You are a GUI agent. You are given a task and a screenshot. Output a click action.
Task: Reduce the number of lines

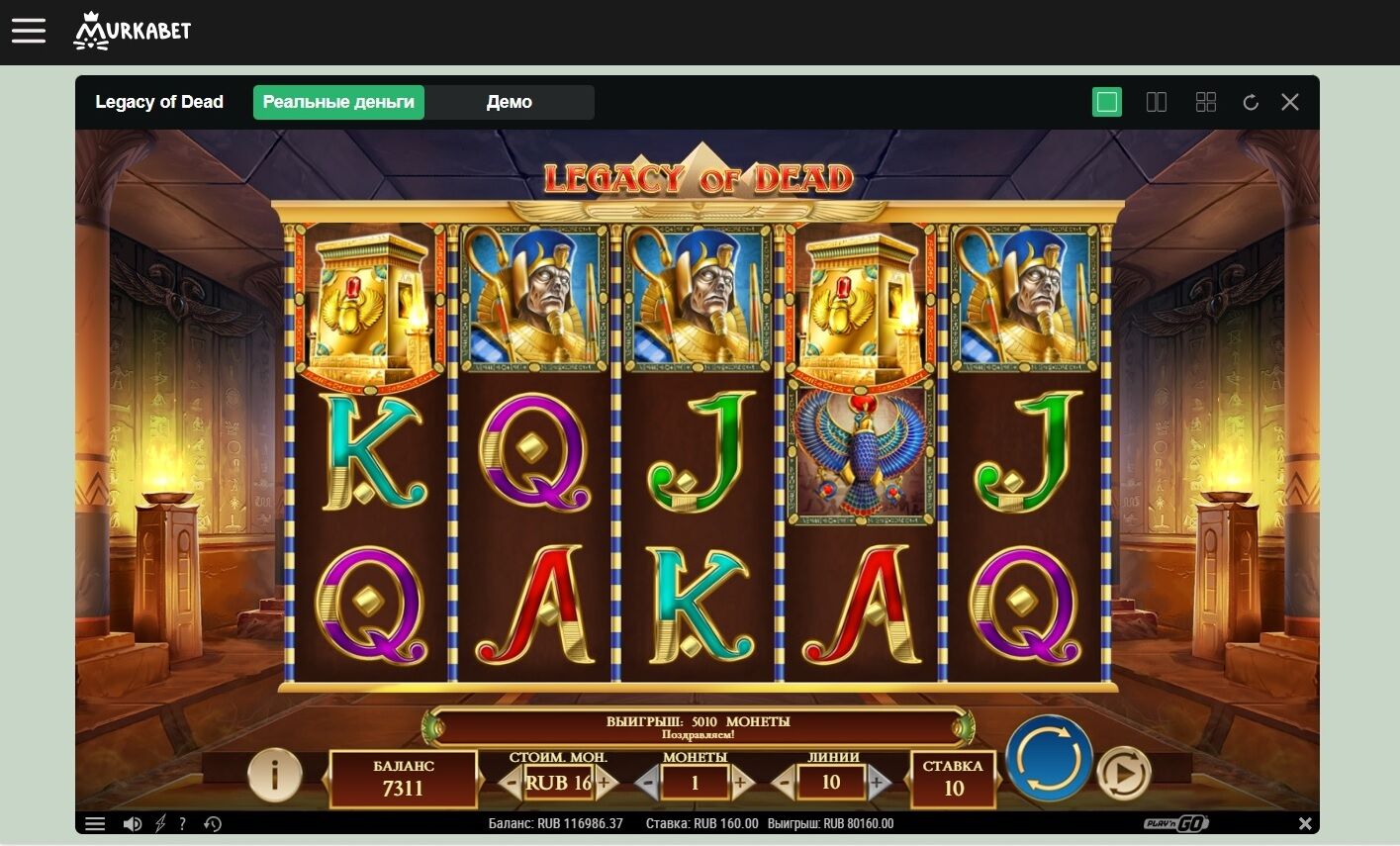coord(784,784)
